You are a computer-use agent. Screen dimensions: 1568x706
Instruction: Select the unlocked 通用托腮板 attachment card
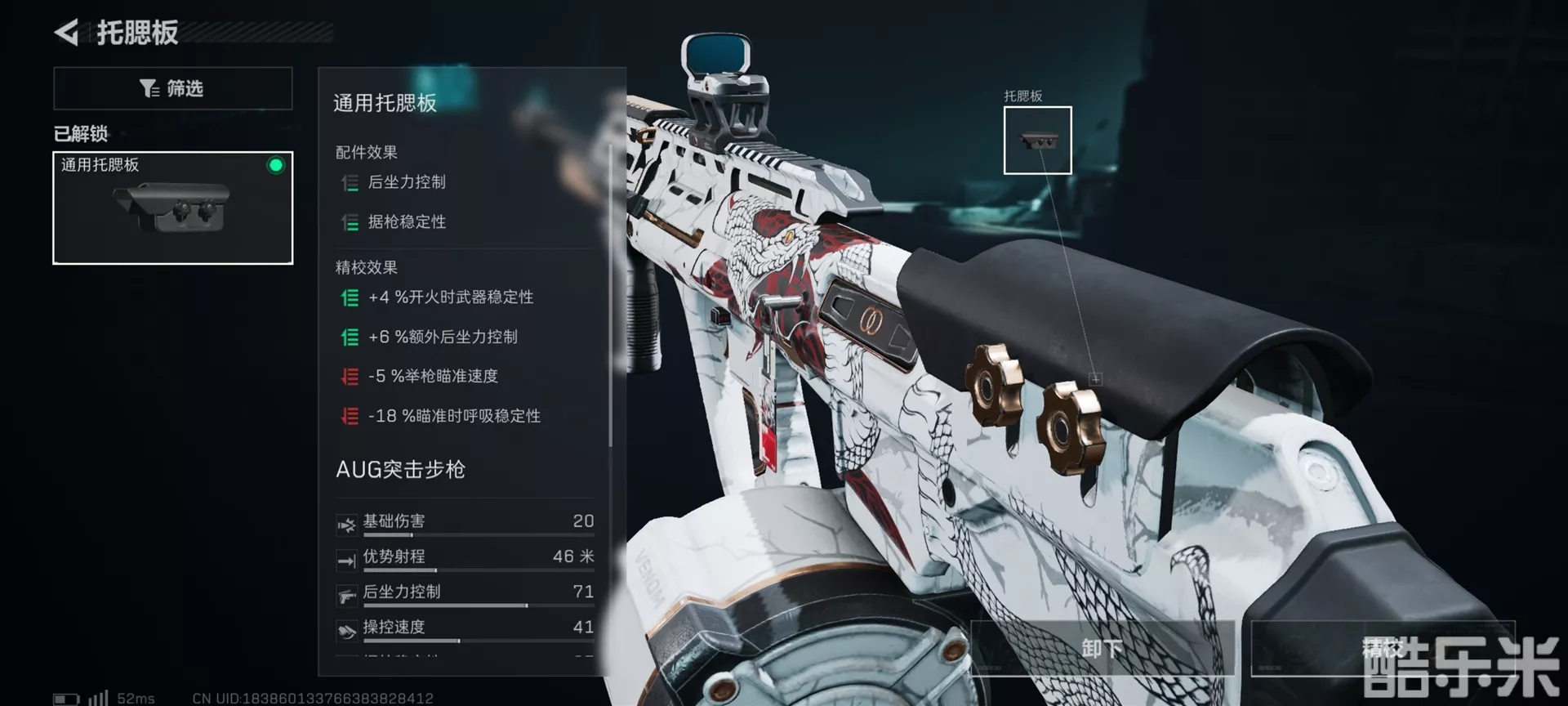[x=172, y=208]
